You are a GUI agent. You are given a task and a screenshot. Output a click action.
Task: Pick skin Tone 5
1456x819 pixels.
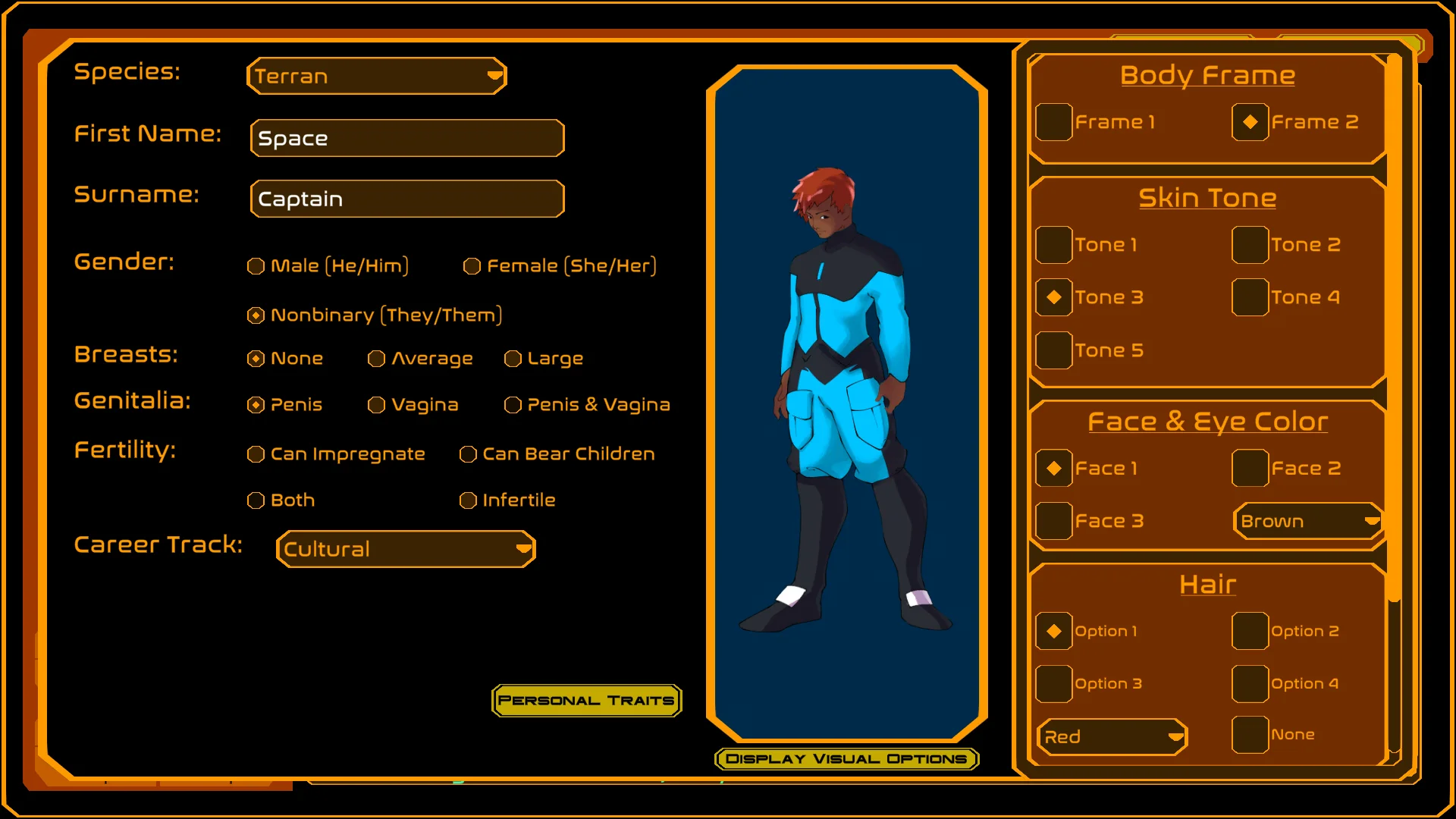[x=1054, y=350]
